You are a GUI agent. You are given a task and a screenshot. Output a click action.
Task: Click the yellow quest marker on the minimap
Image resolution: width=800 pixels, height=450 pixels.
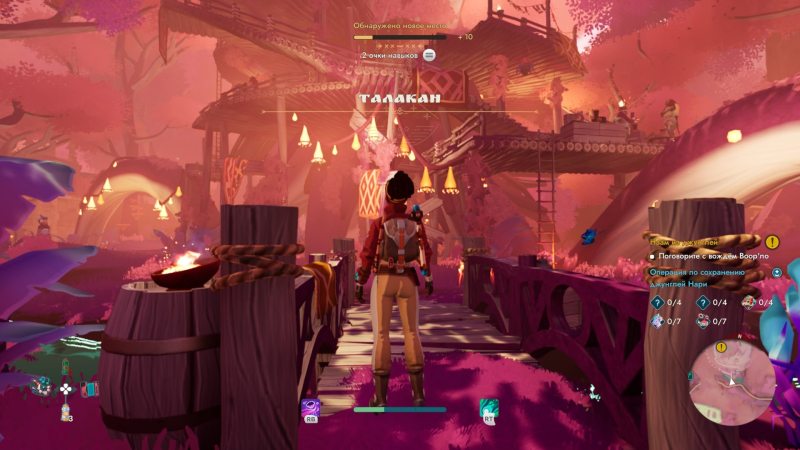(722, 347)
